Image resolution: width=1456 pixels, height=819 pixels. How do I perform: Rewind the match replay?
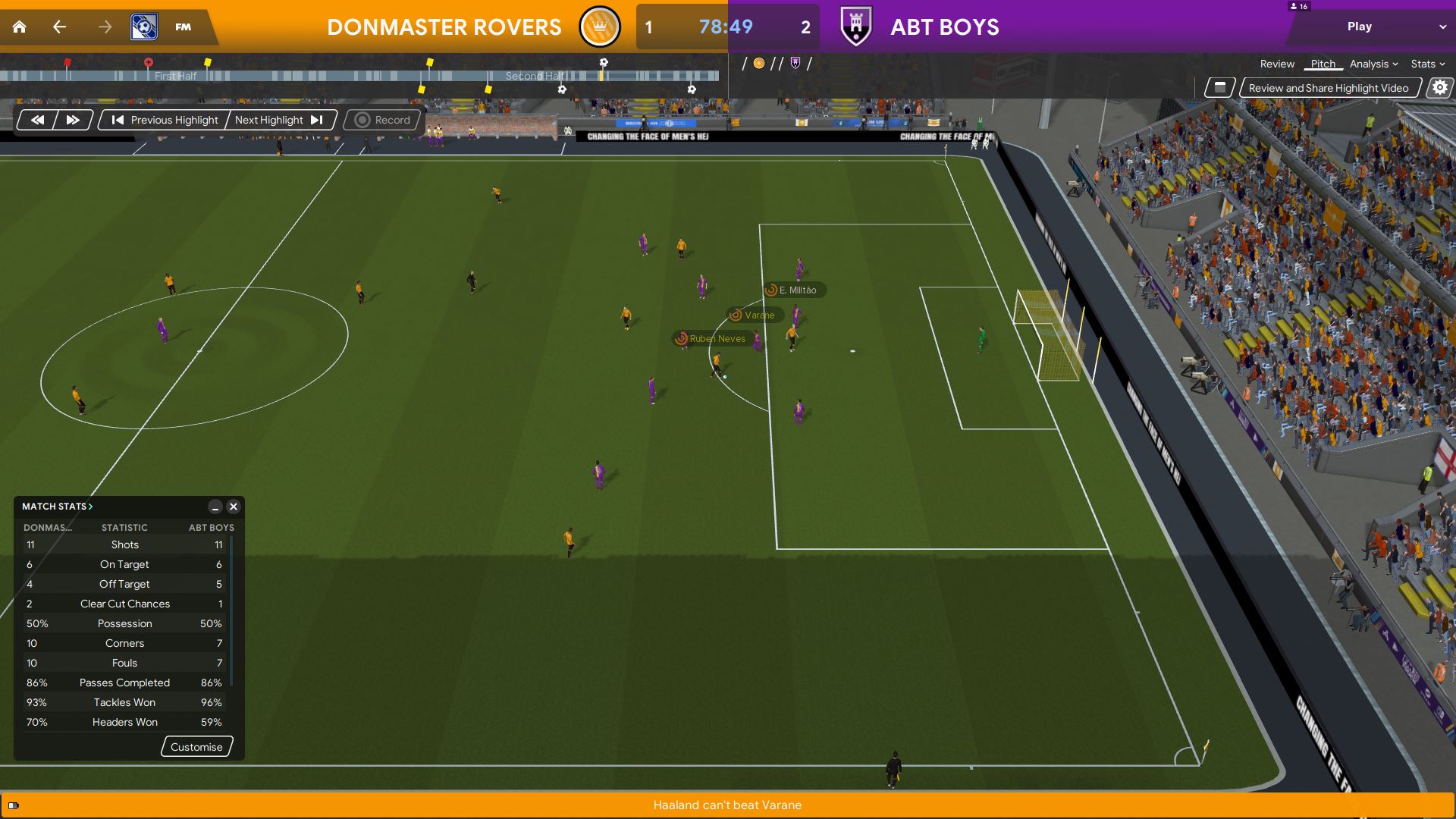(x=37, y=120)
